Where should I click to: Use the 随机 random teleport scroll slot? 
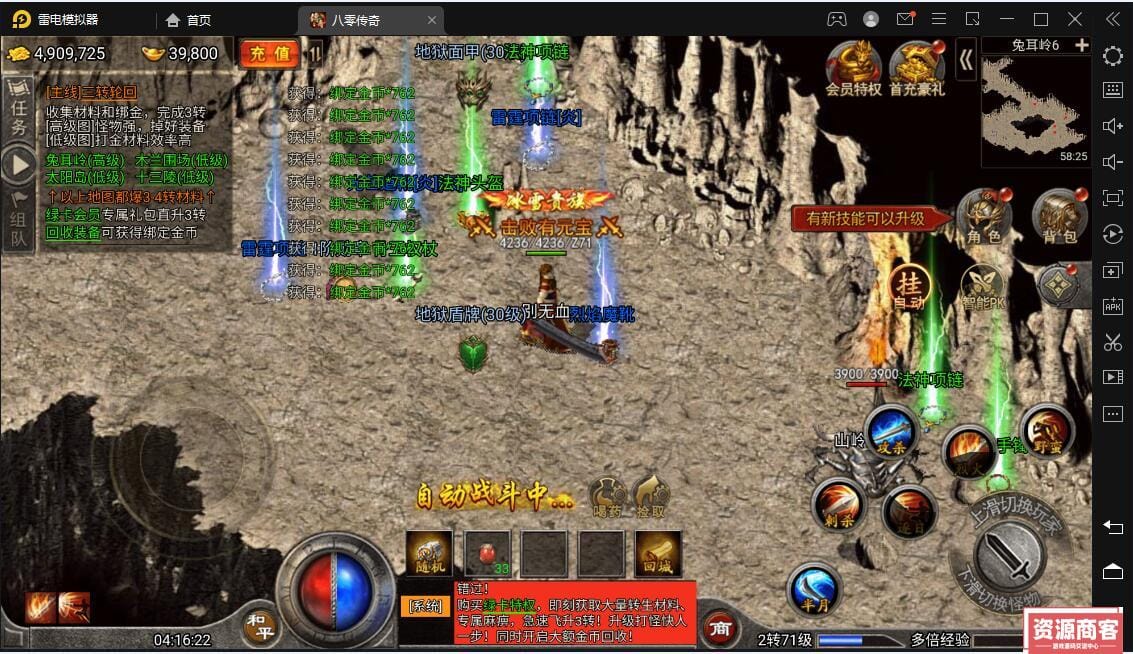click(429, 554)
